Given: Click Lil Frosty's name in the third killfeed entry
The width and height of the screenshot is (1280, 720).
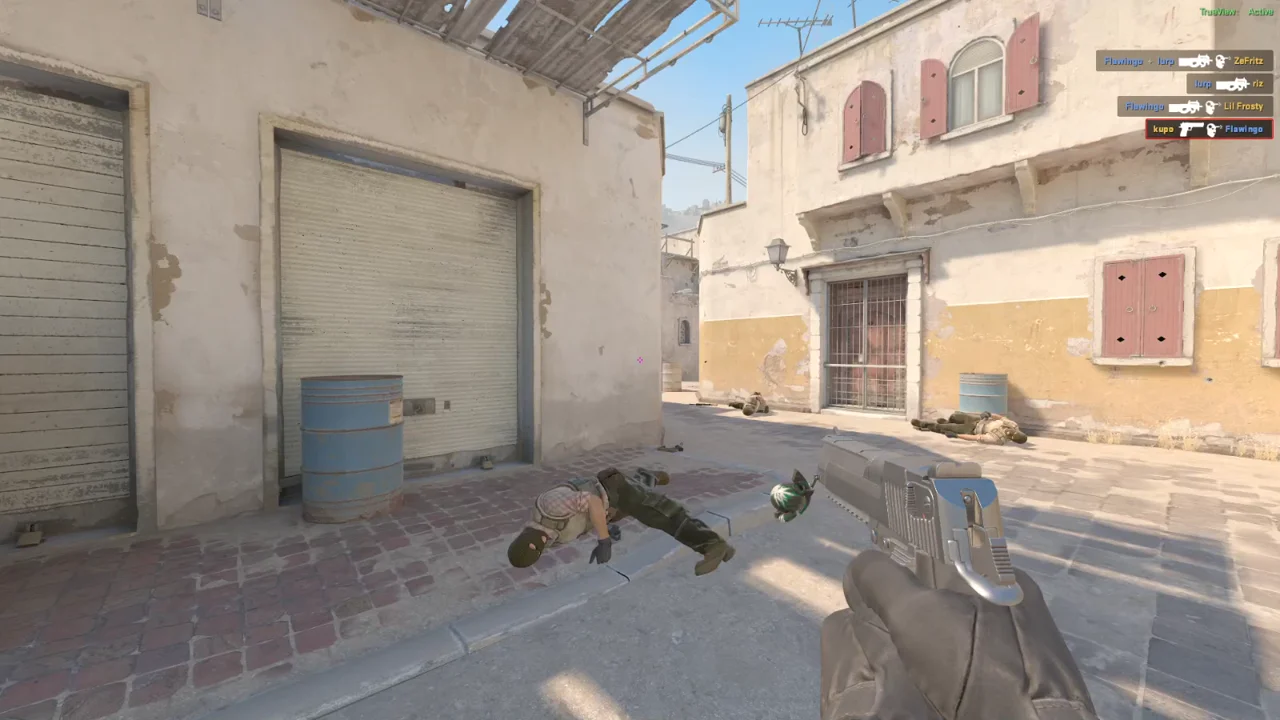Looking at the screenshot, I should (1243, 106).
